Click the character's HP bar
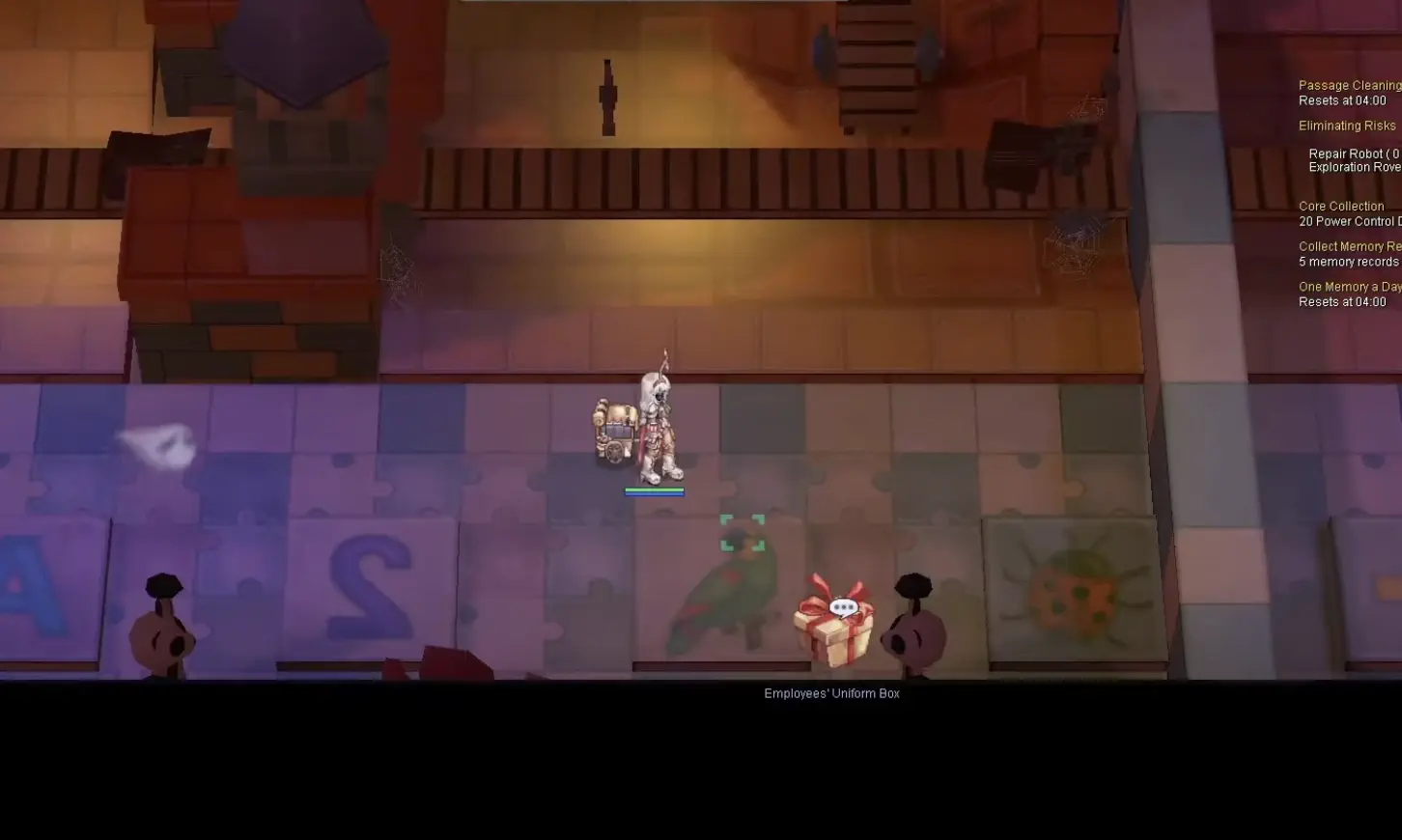Viewport: 1402px width, 840px height. coord(656,490)
